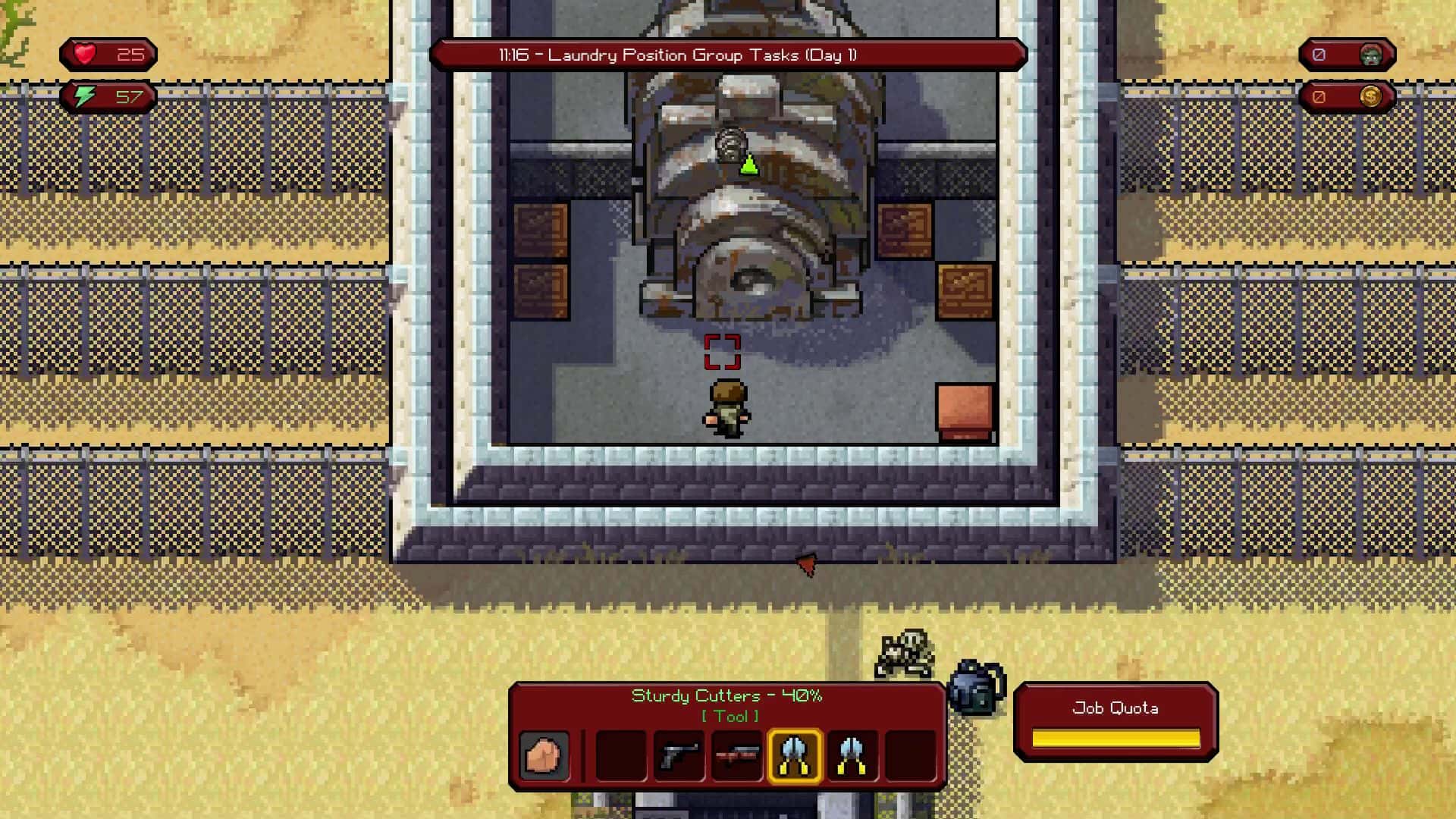The image size is (1456, 819).
Task: Click the yellow Job Quota progress bar
Action: (x=1116, y=736)
